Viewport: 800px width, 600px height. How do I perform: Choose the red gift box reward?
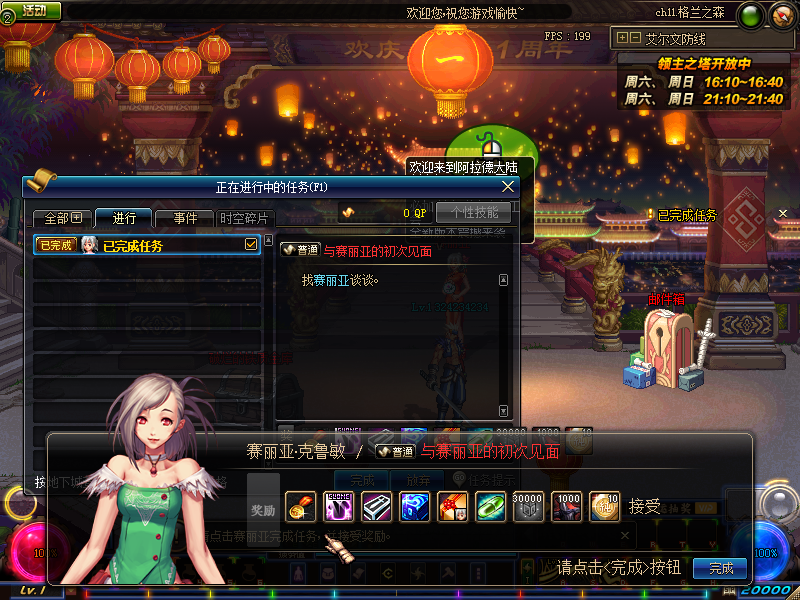[453, 506]
